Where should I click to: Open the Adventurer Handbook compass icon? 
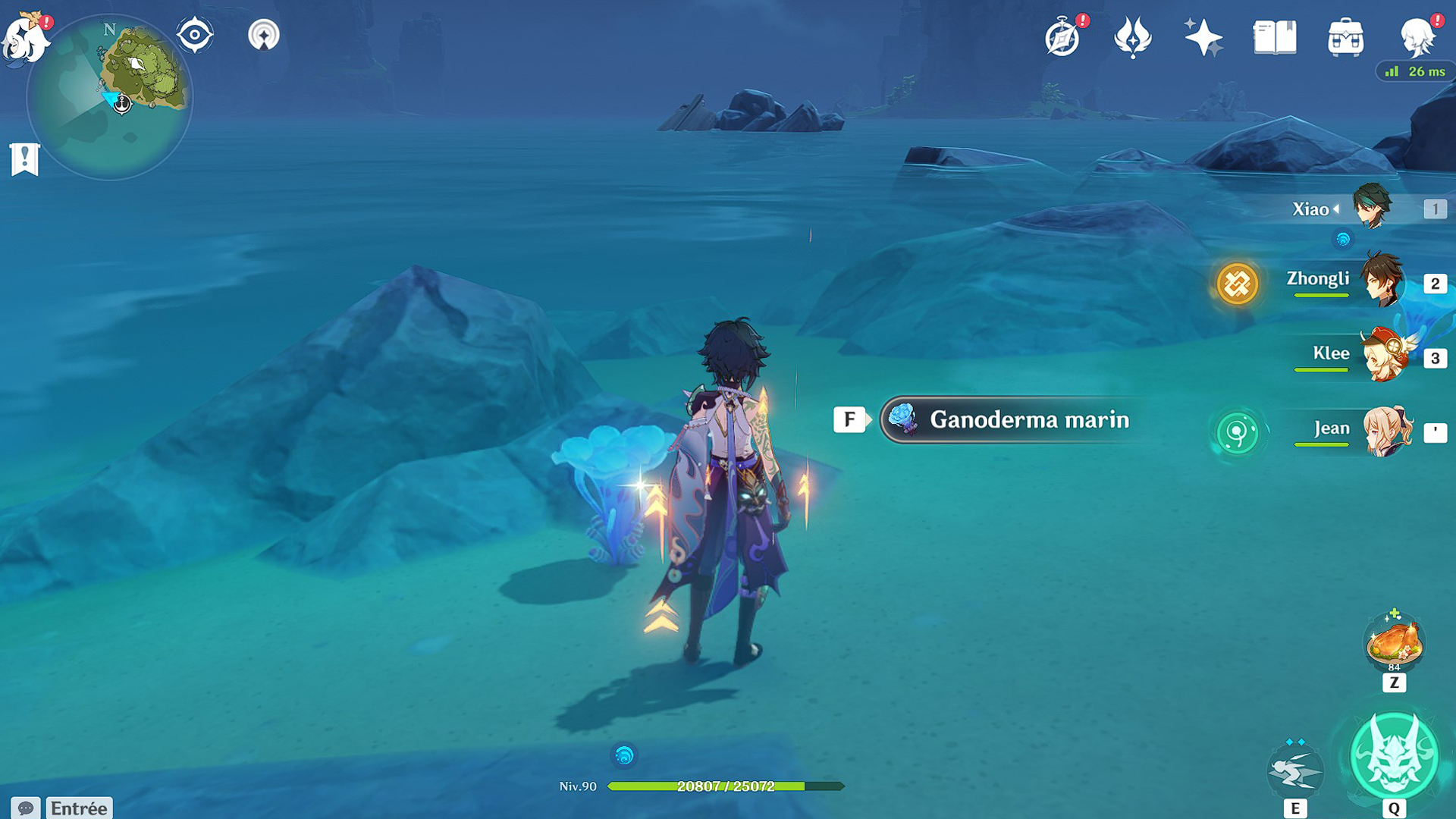1062,37
